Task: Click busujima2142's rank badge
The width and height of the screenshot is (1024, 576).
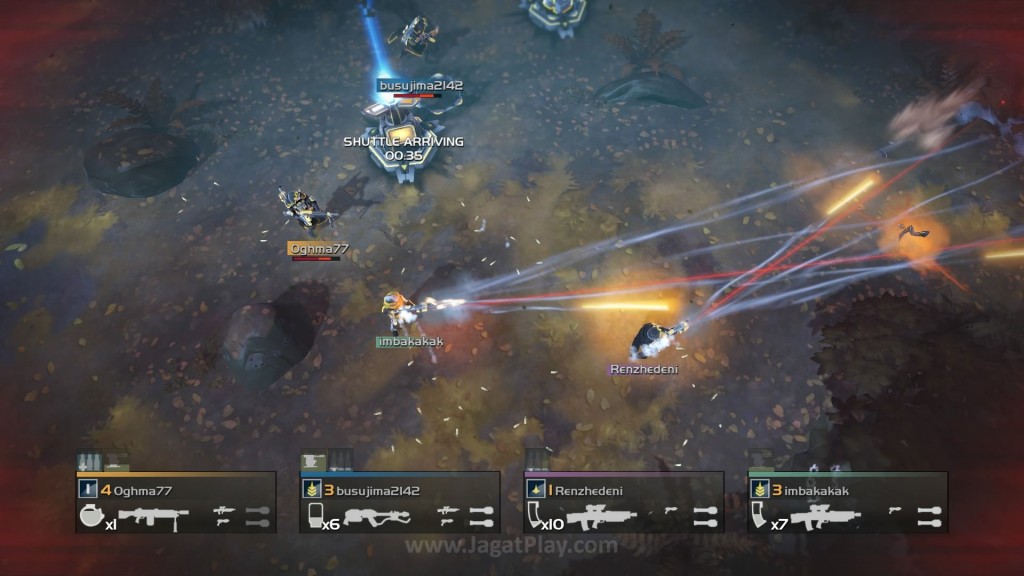Action: (311, 490)
